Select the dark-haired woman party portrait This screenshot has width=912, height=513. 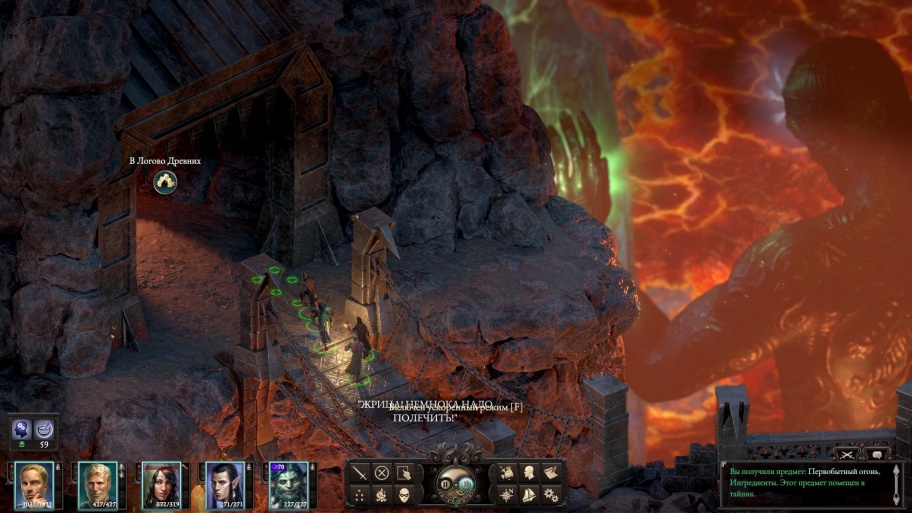coord(161,485)
